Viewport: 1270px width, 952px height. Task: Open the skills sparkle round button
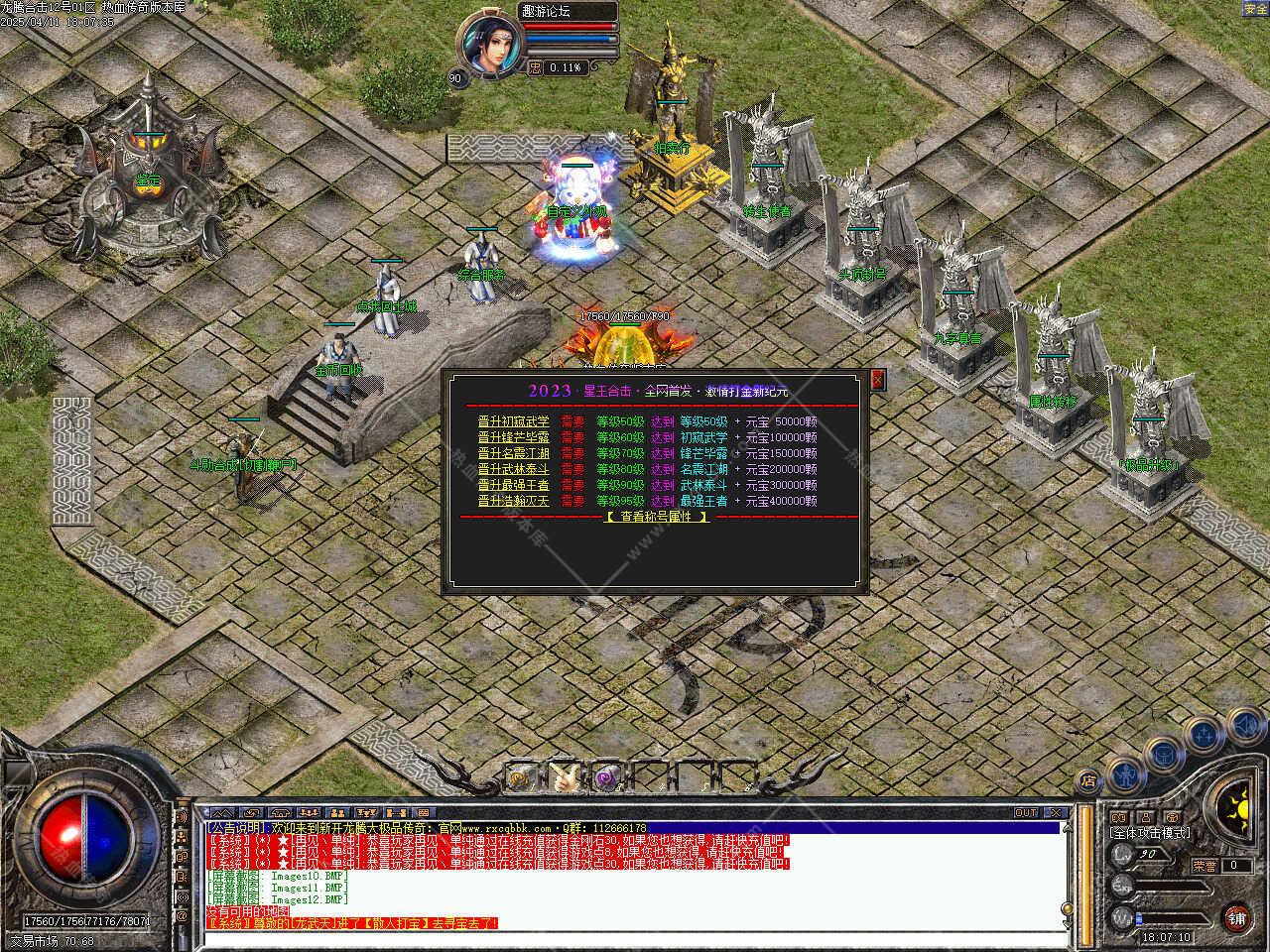1205,735
